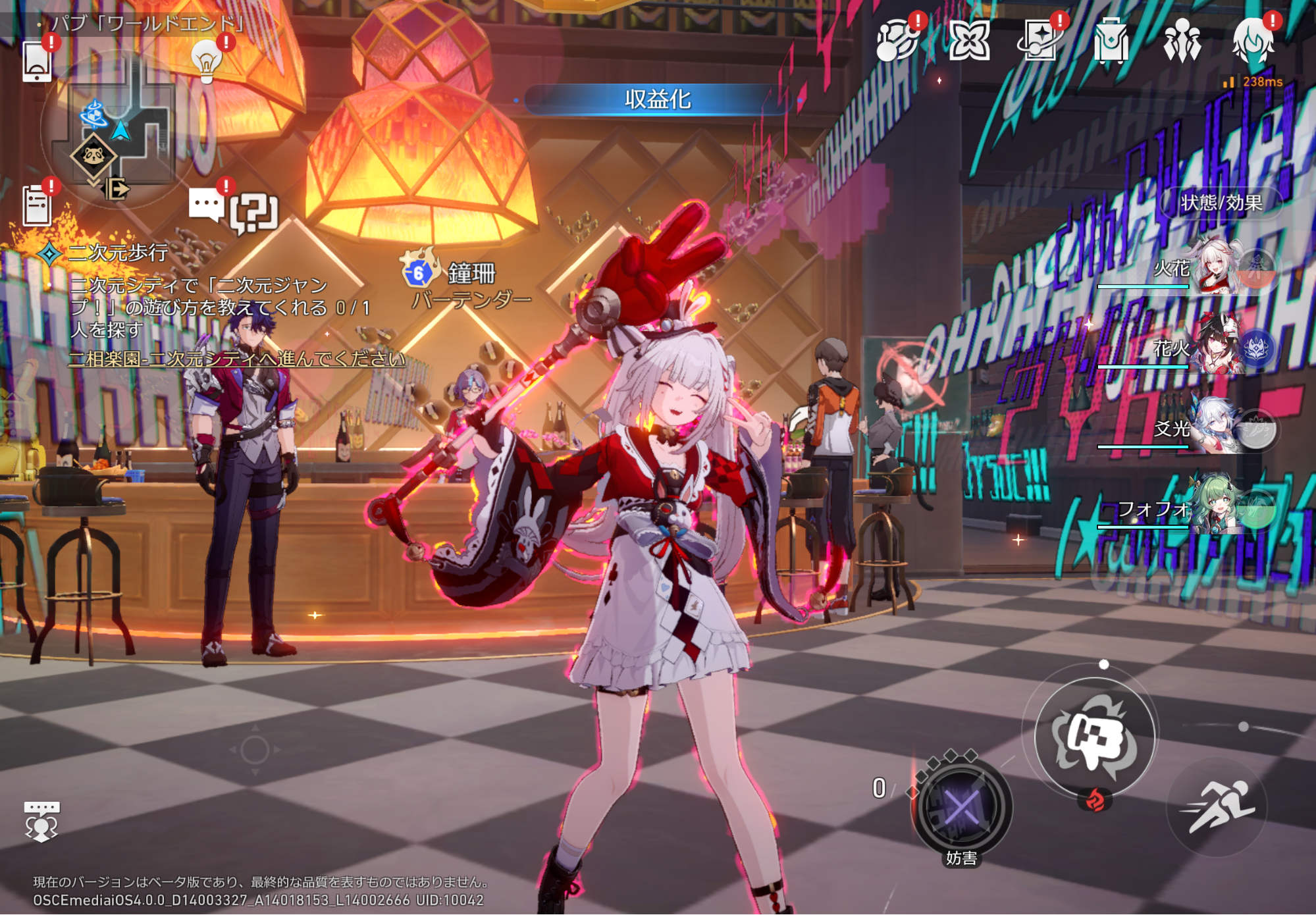
Task: Open the 状態/効果 status panel
Action: [x=1221, y=203]
